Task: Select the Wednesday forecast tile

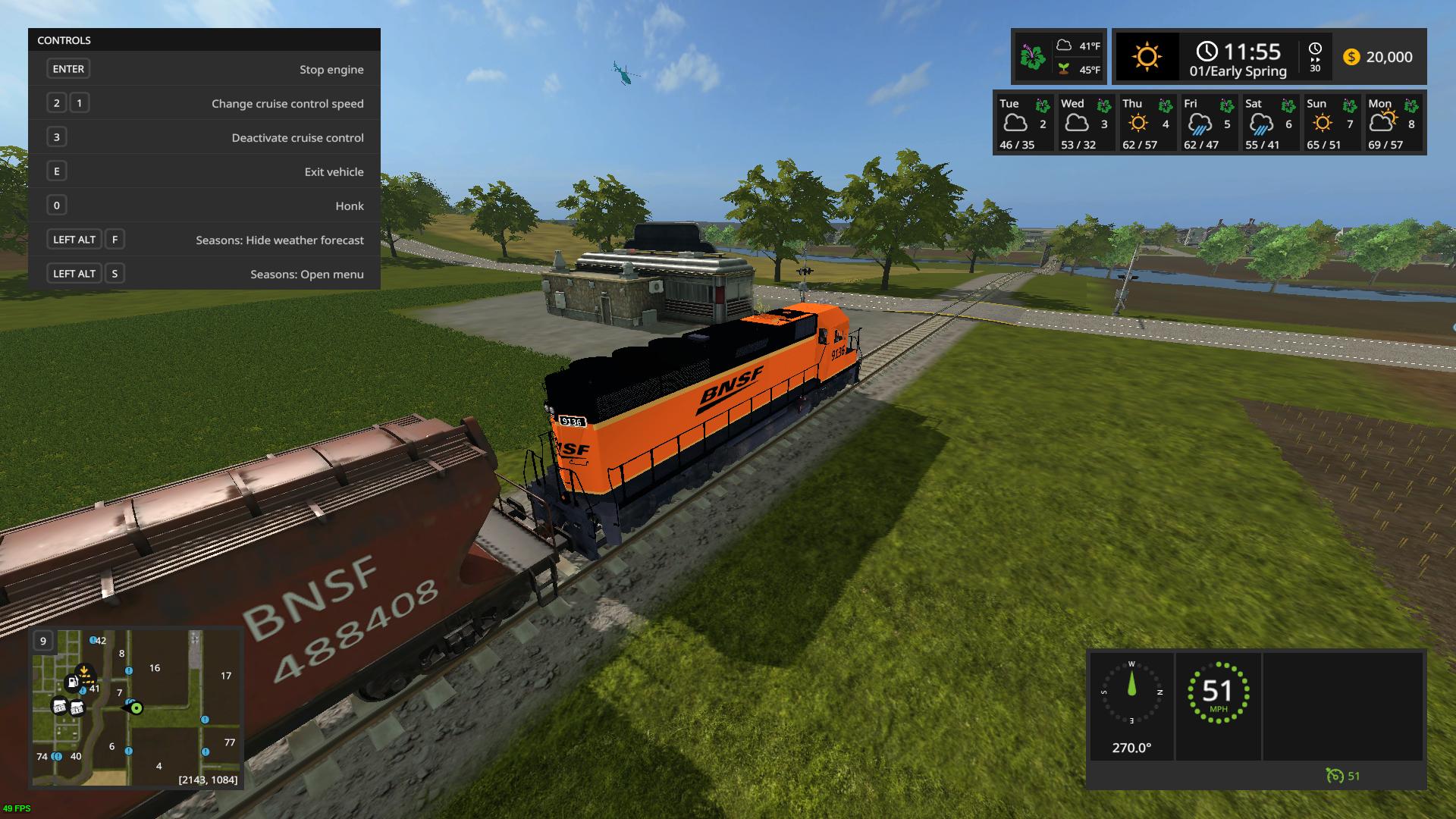Action: pos(1085,124)
